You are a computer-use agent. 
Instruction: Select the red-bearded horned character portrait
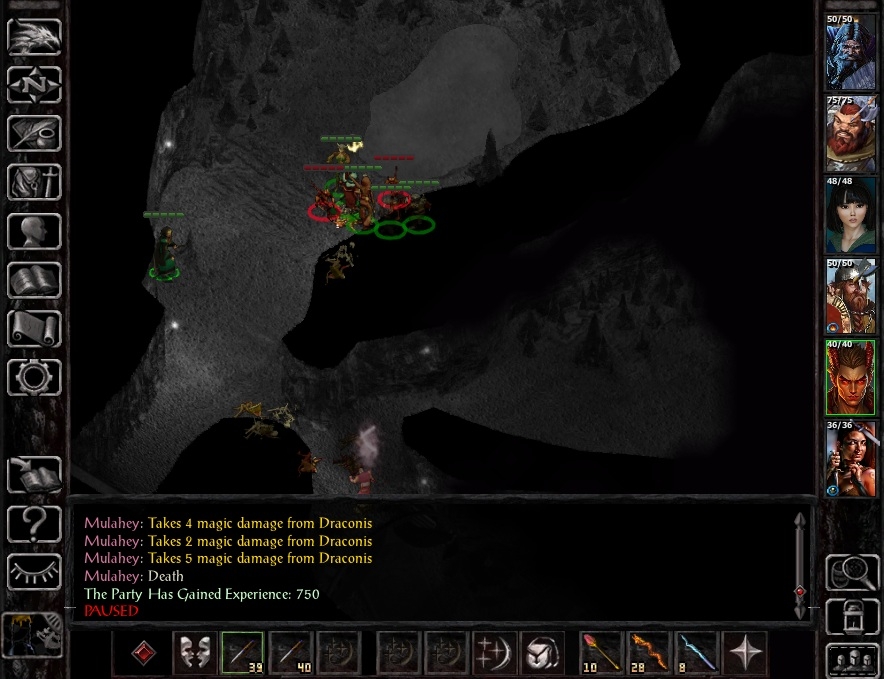[x=850, y=134]
